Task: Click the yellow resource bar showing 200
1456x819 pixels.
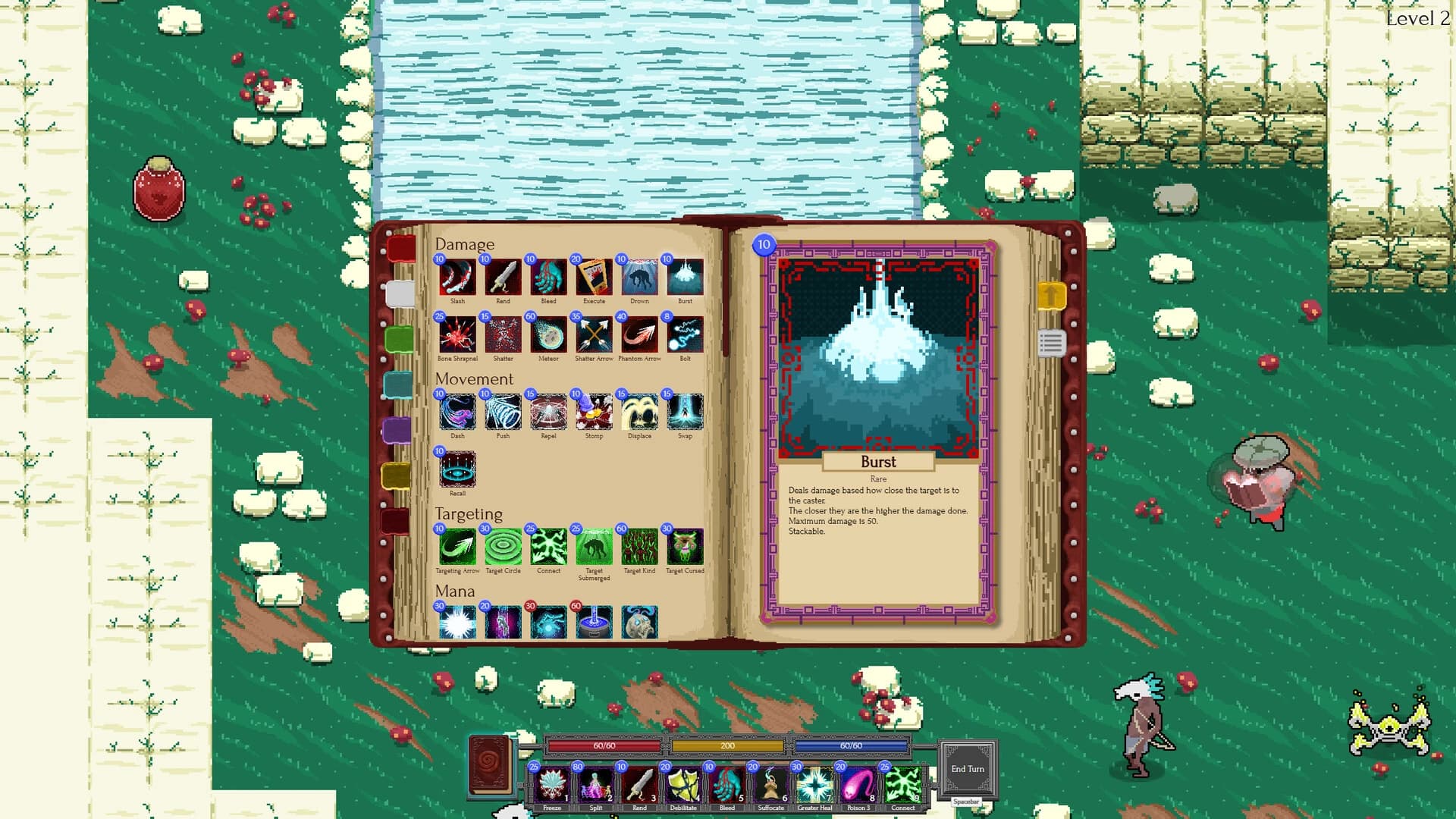Action: [x=728, y=746]
